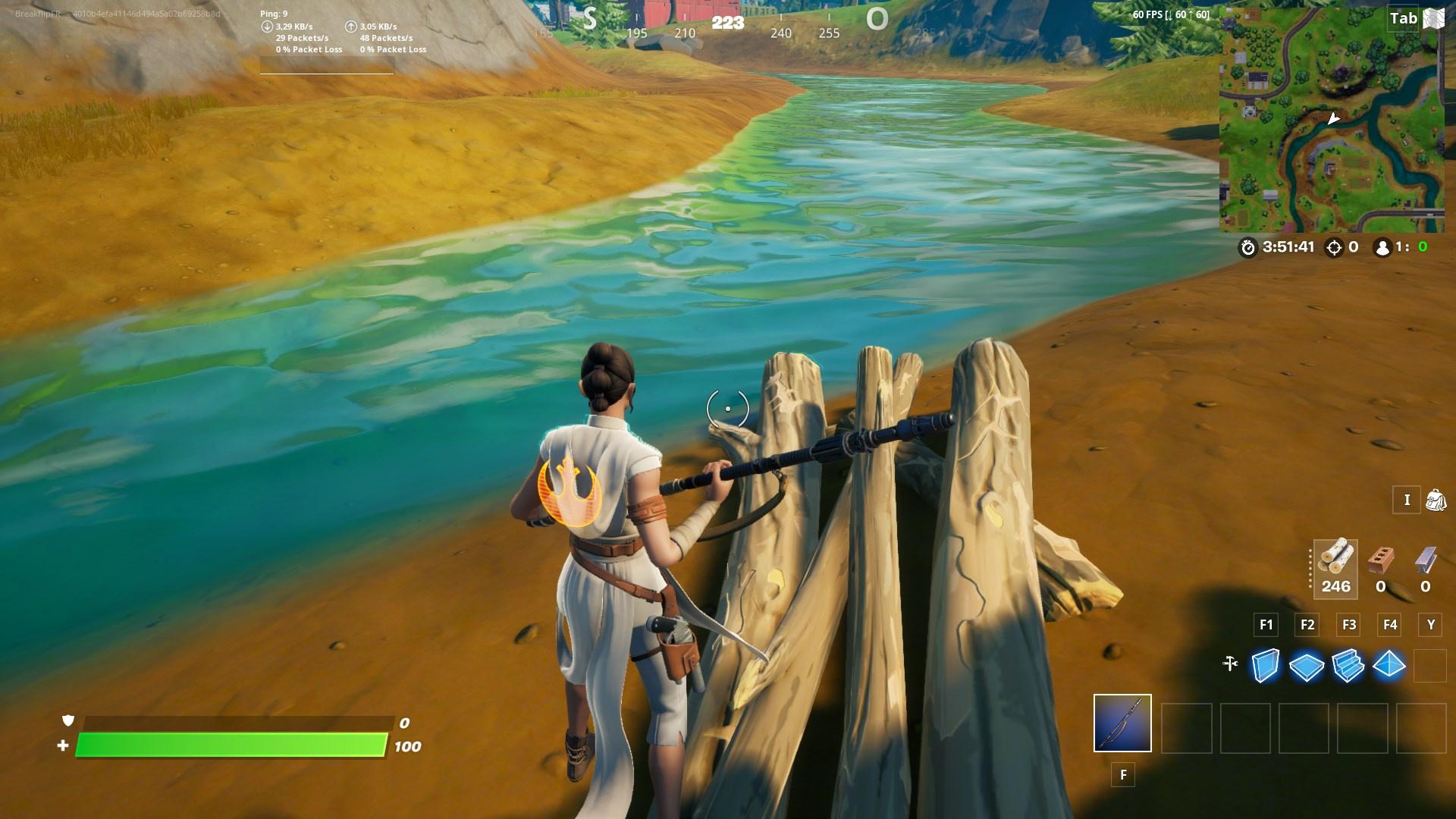Click the green health bar showing 100
1456x819 pixels.
click(x=227, y=745)
